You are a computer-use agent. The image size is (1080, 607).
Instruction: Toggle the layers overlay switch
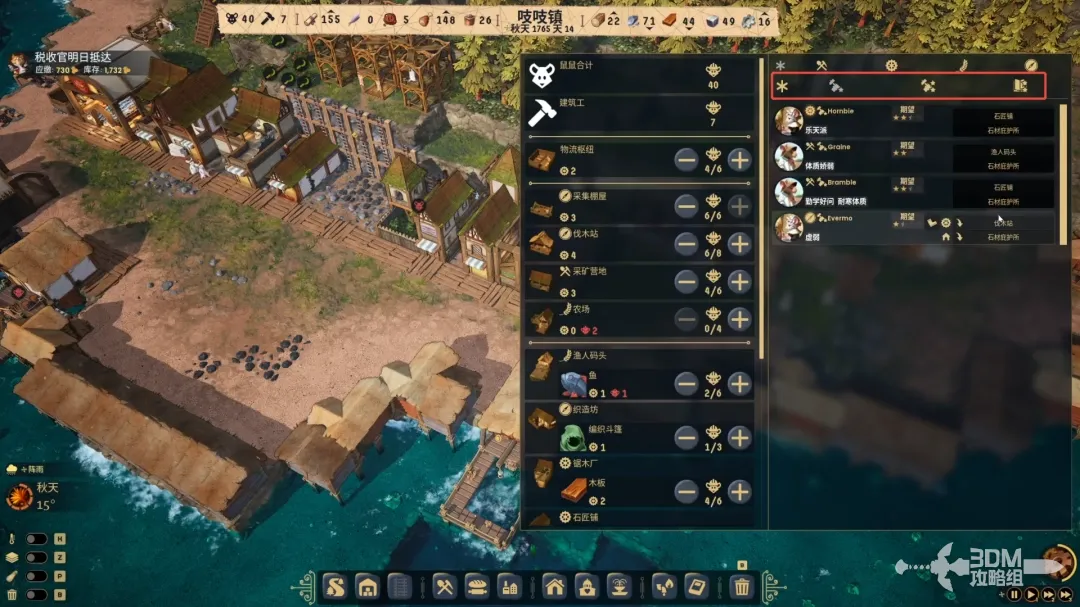[37, 557]
